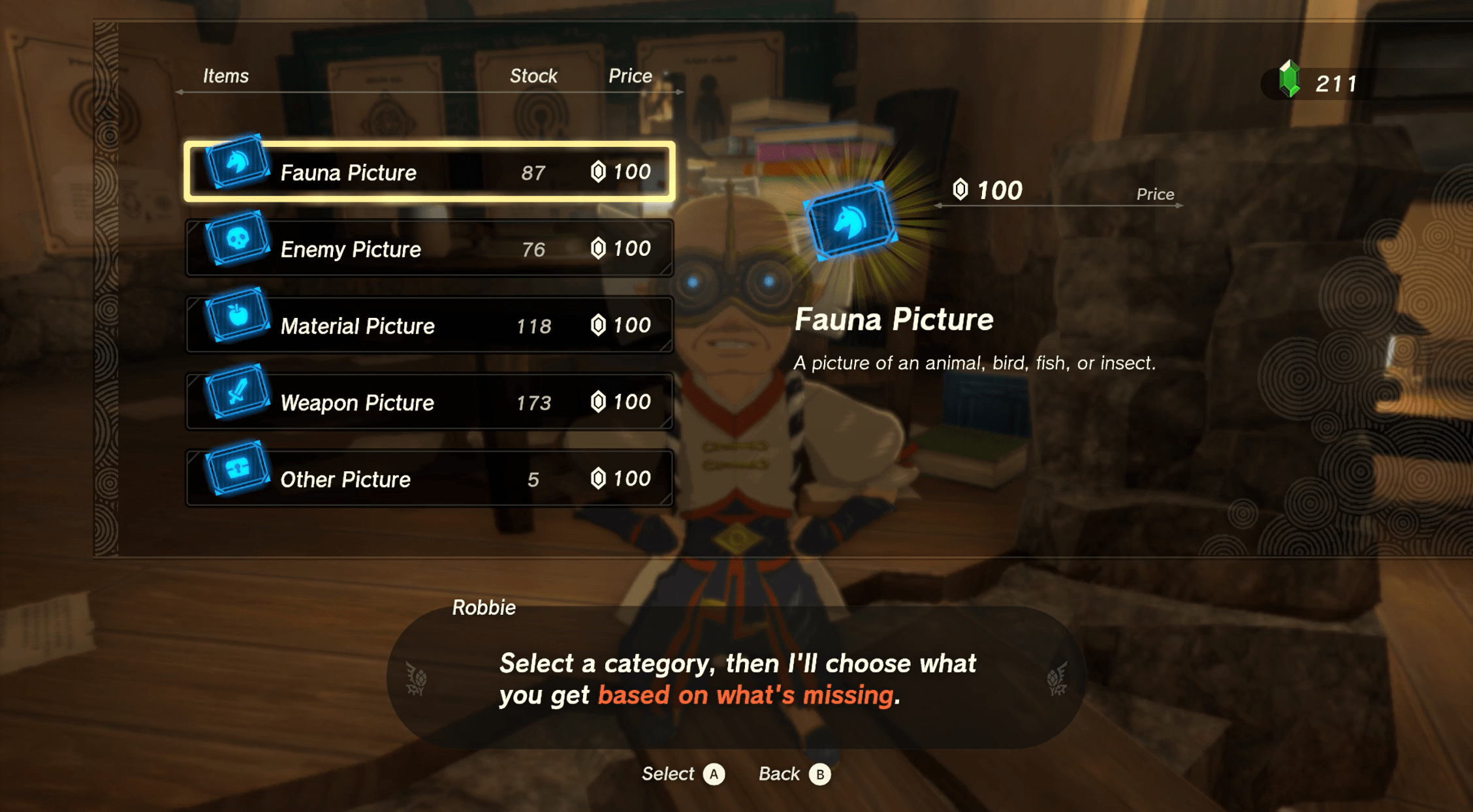This screenshot has width=1473, height=812.
Task: Select the Fauna Picture row
Action: click(x=429, y=172)
